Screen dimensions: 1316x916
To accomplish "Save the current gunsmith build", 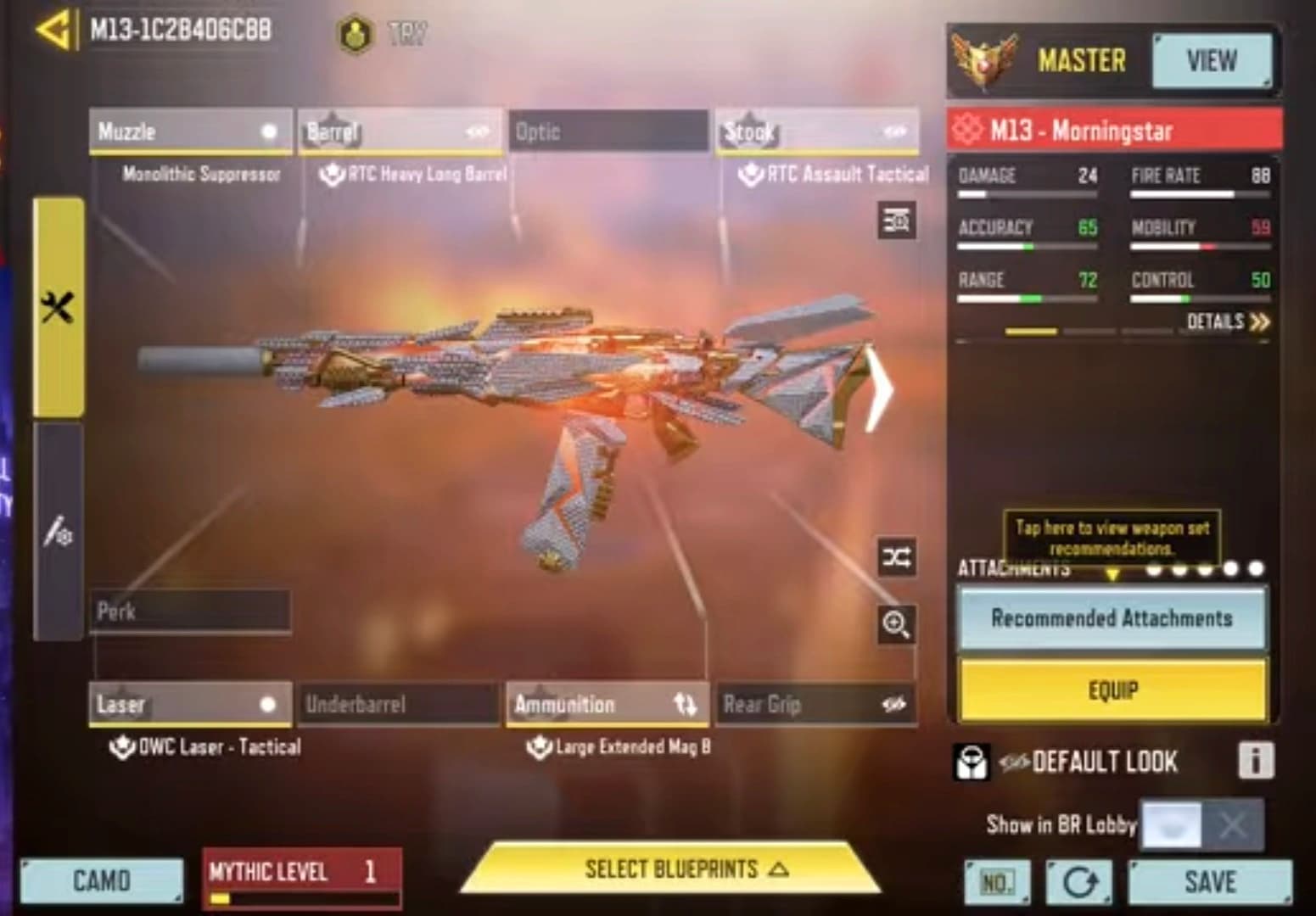I will click(x=1209, y=882).
